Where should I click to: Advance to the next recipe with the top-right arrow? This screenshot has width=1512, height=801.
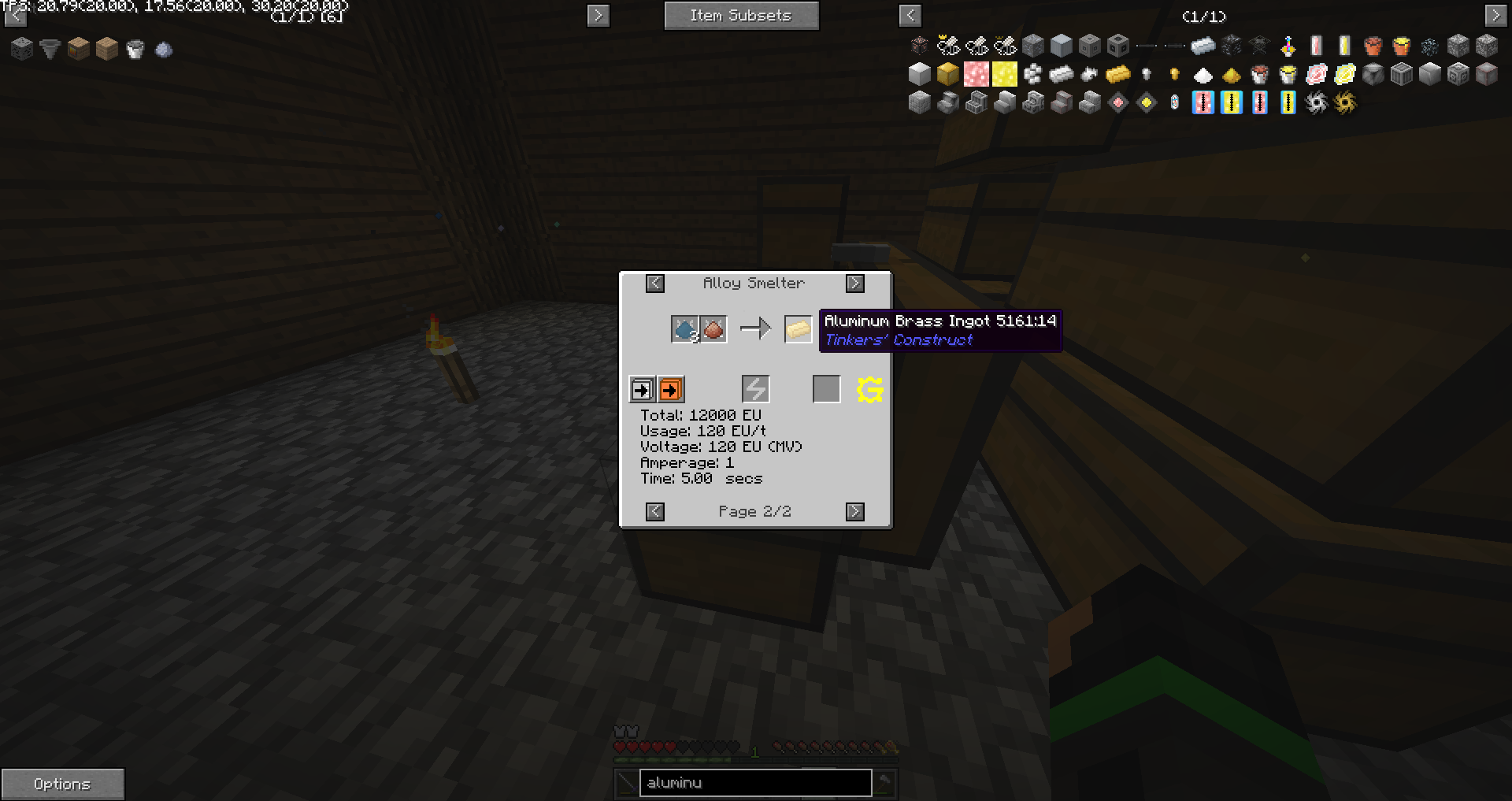(x=855, y=283)
